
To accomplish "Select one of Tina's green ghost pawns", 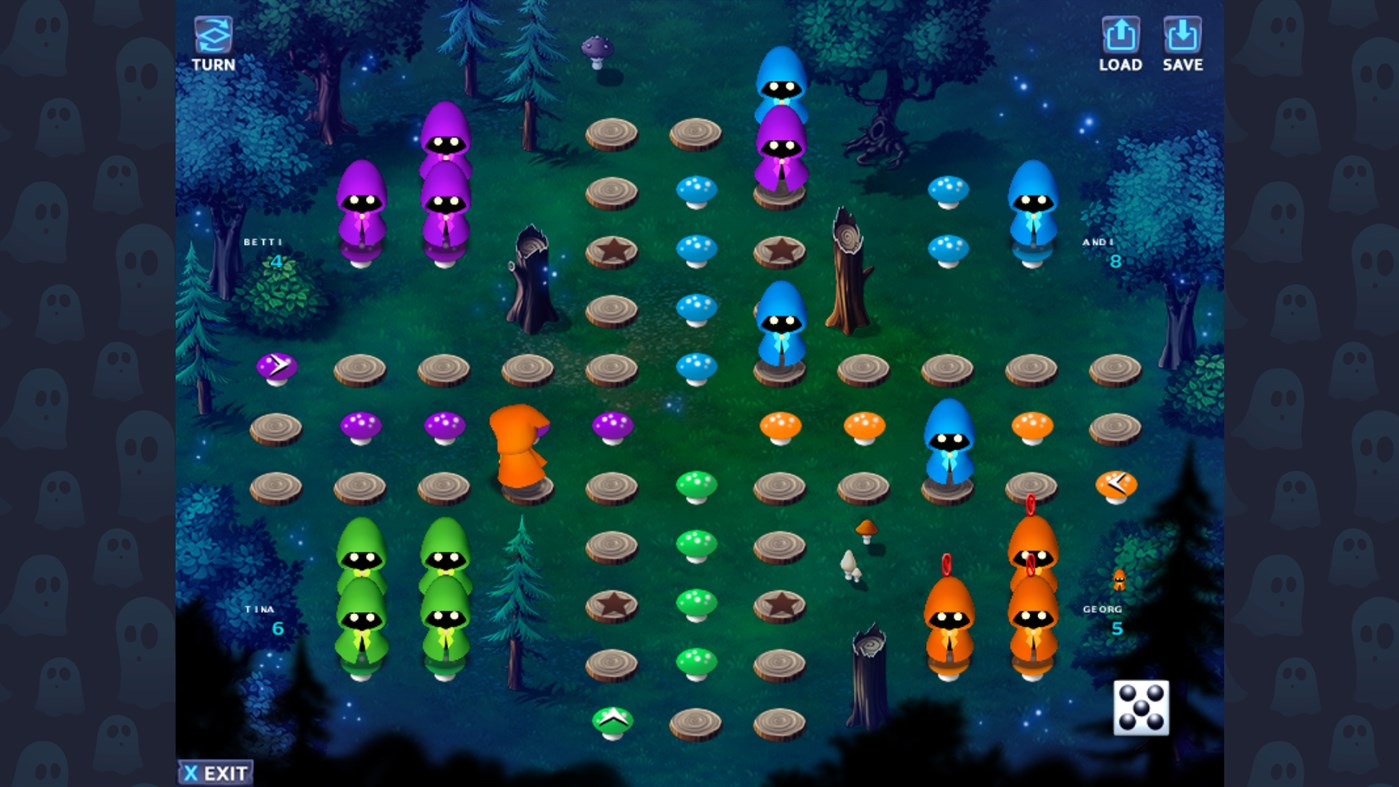I will (x=363, y=620).
